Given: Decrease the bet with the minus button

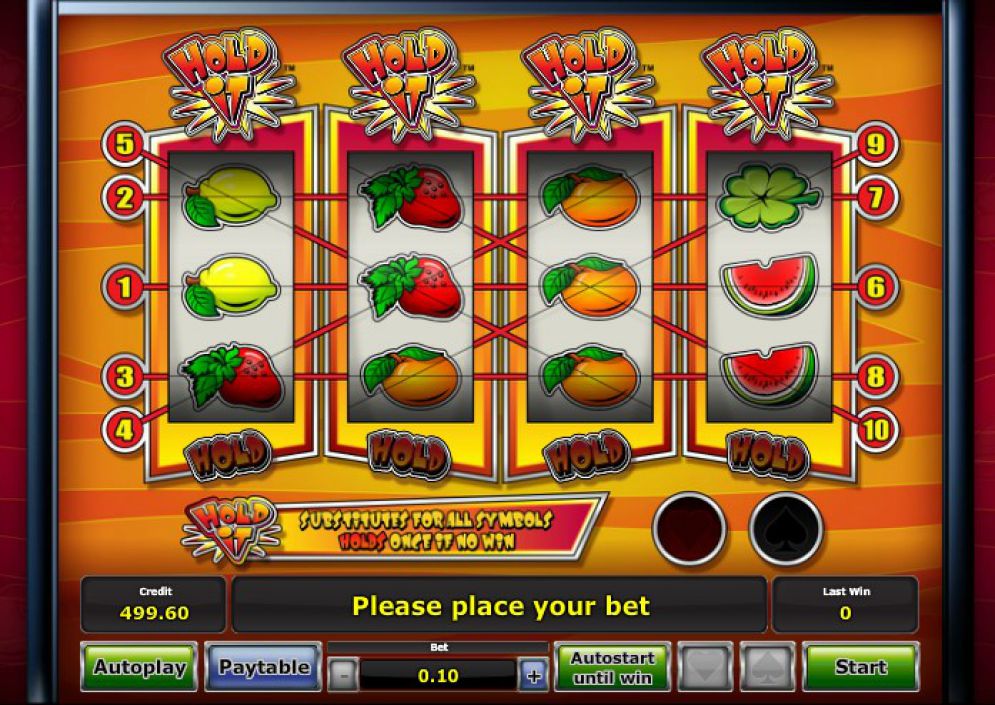Looking at the screenshot, I should (342, 675).
